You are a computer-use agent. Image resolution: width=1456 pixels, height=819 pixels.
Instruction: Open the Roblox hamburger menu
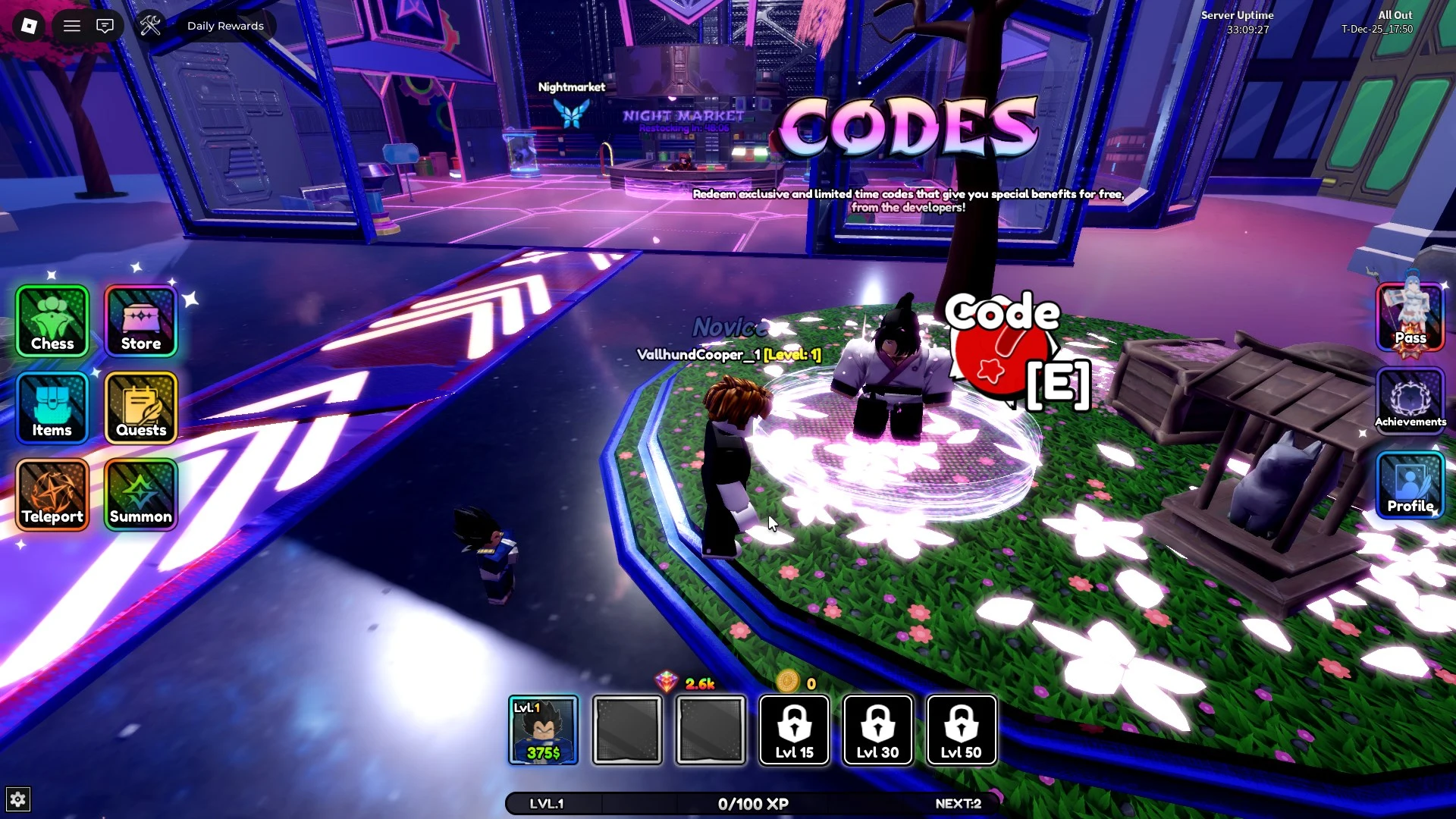72,25
